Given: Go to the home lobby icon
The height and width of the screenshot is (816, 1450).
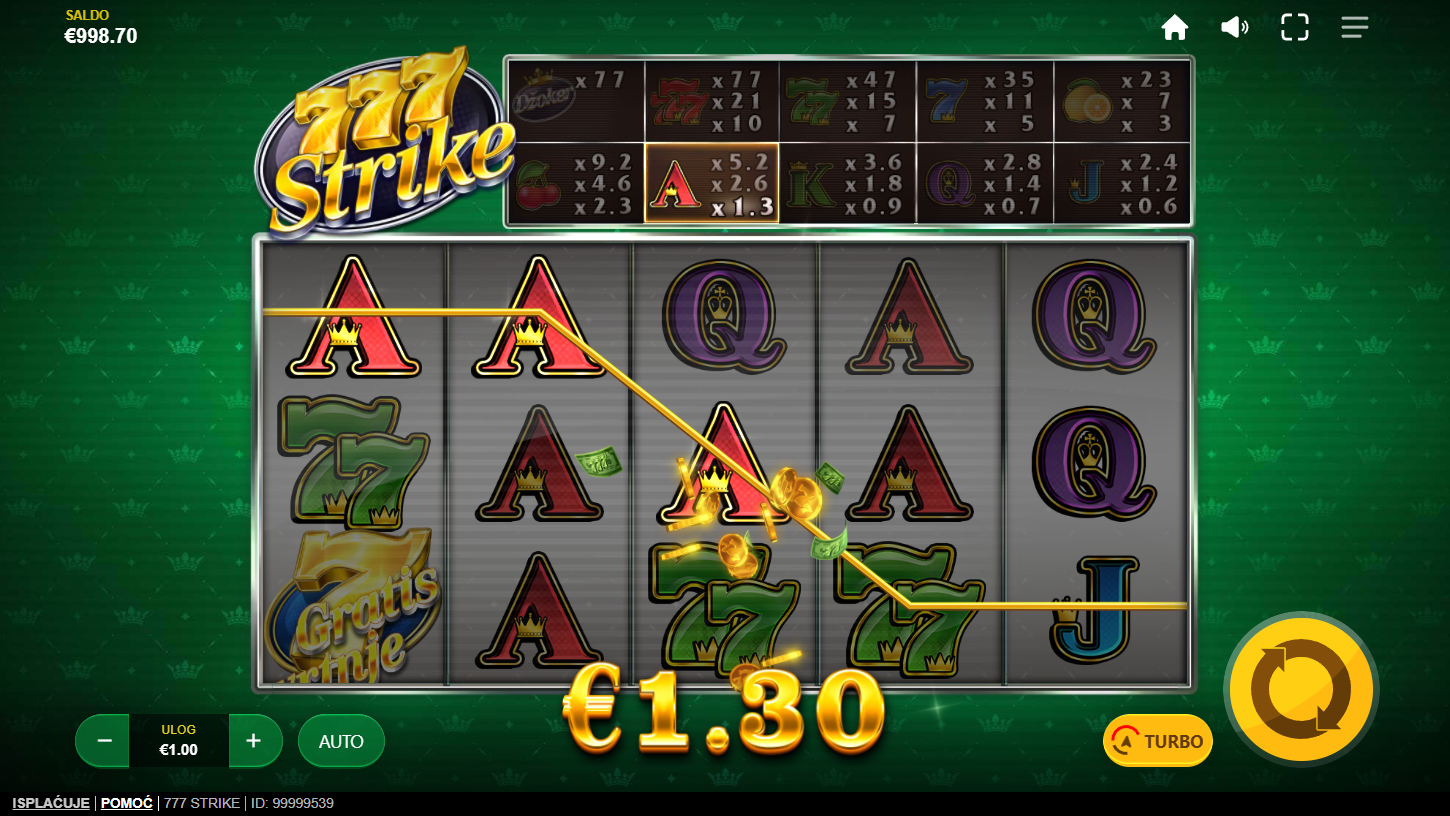Looking at the screenshot, I should [x=1174, y=28].
